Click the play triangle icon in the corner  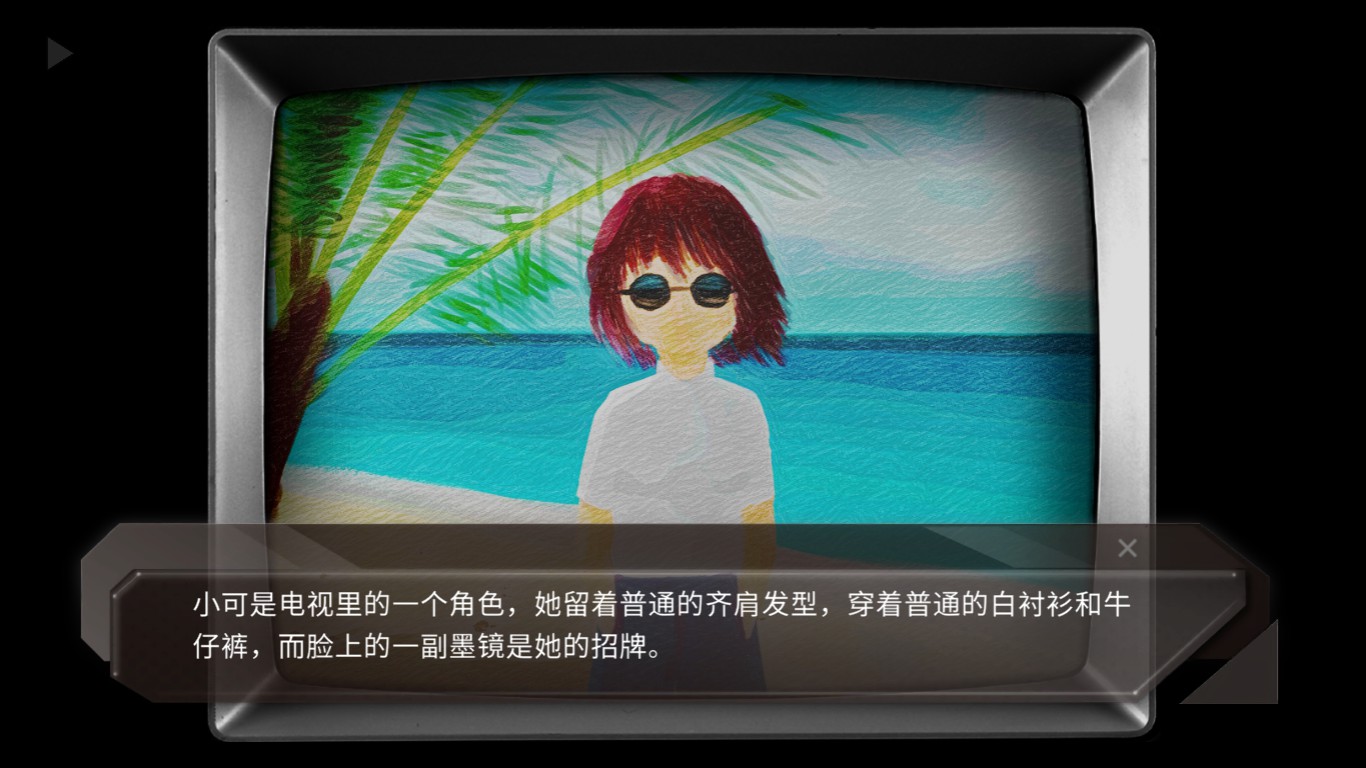(x=59, y=54)
